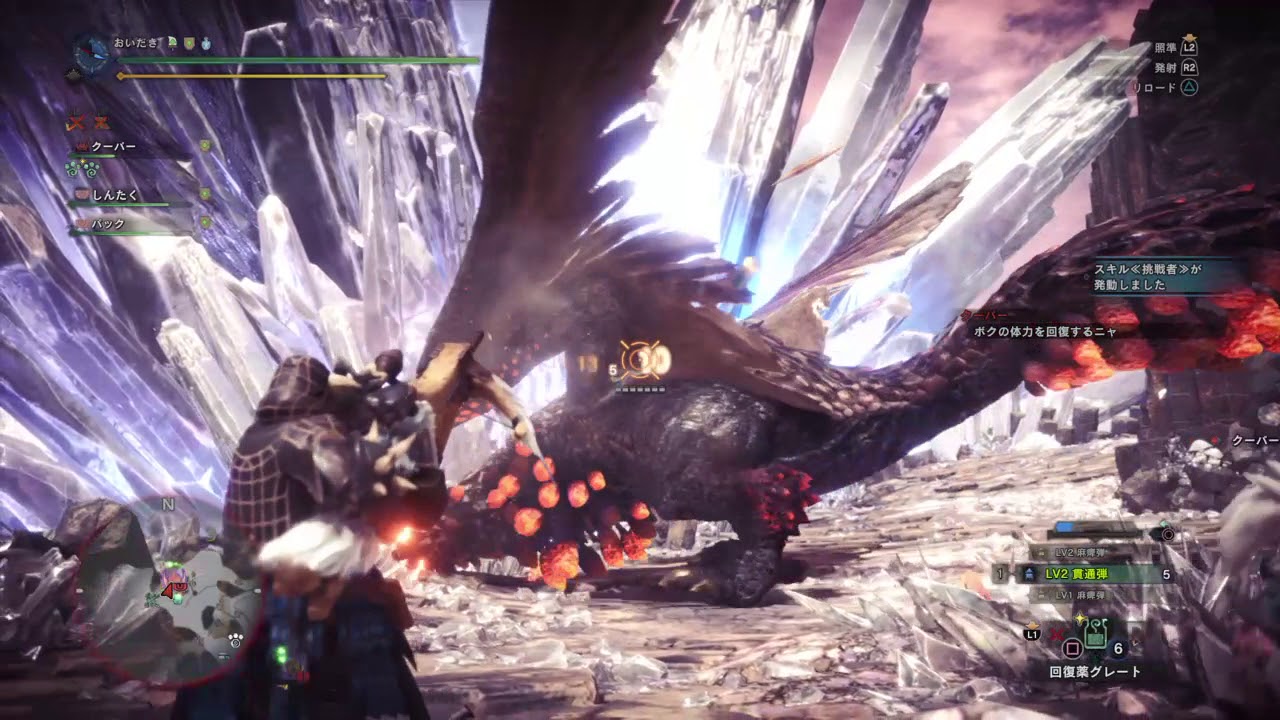
Task: Click the red attack-down debuff icon
Action: coord(78,123)
